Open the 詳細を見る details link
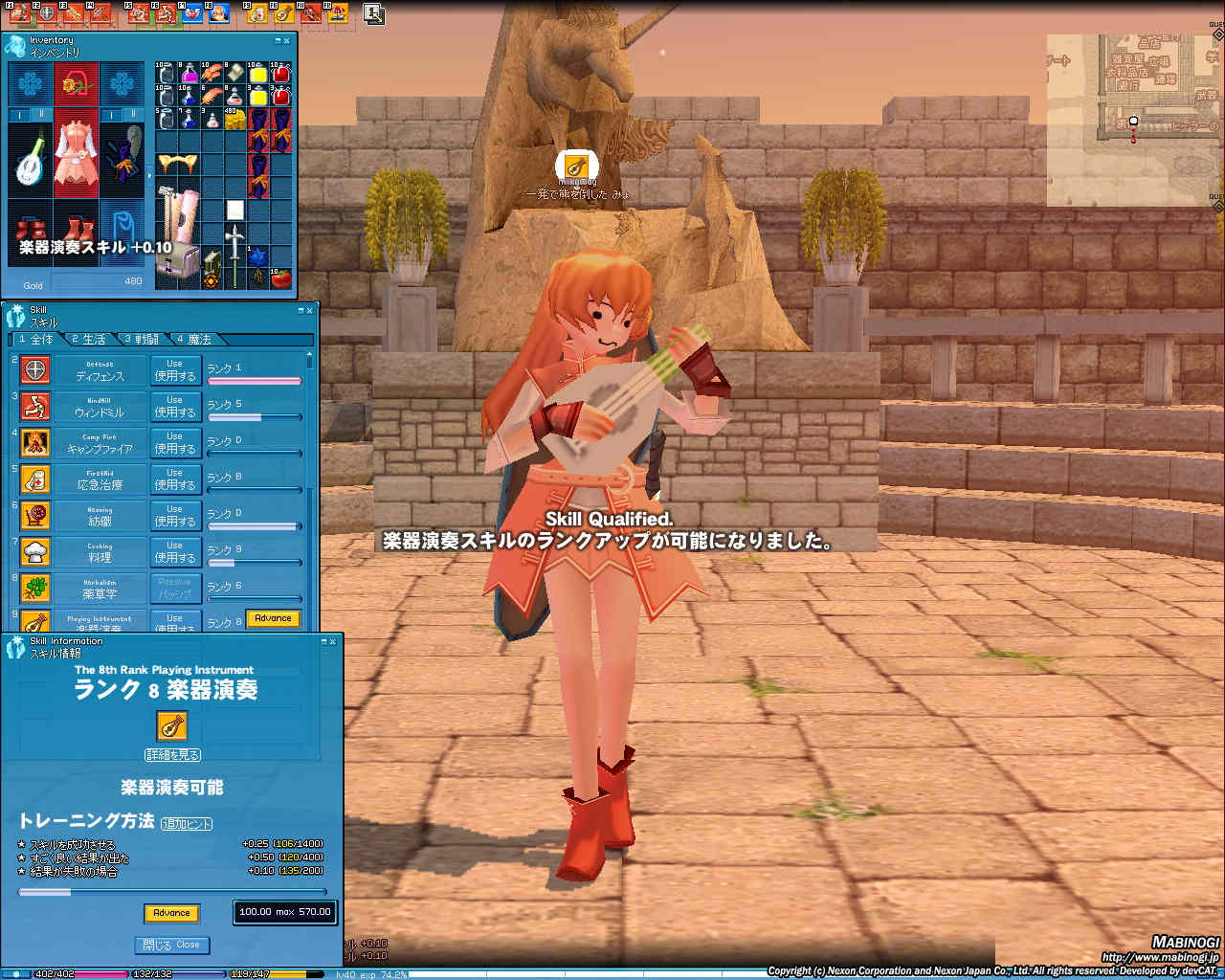The width and height of the screenshot is (1225, 980). (172, 755)
